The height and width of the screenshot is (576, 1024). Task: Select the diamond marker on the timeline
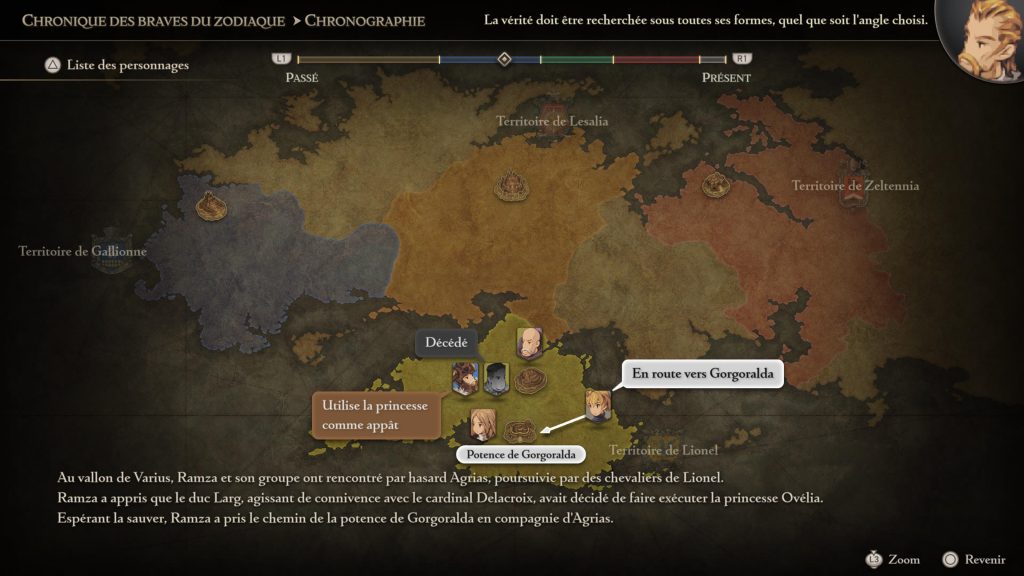[x=504, y=59]
